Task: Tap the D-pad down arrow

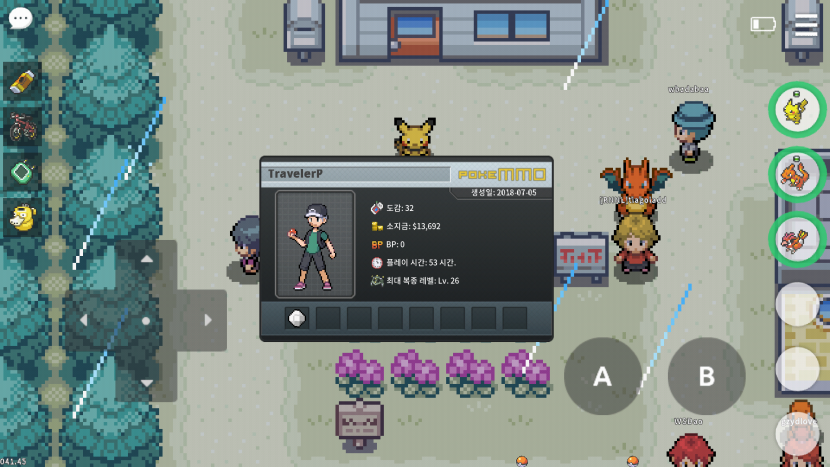Action: click(x=146, y=382)
